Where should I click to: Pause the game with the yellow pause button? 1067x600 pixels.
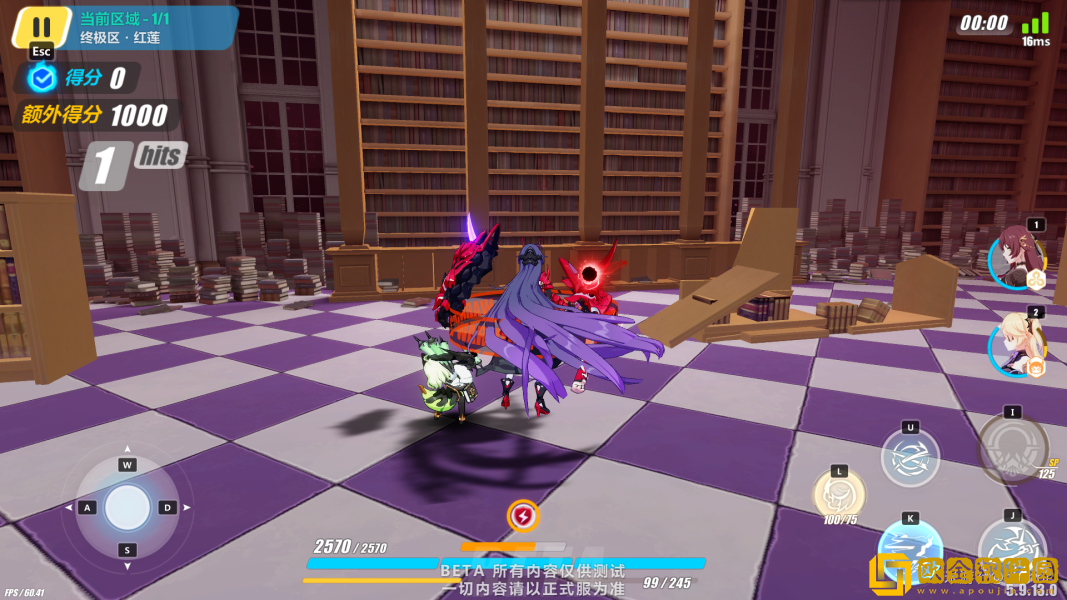coord(41,27)
